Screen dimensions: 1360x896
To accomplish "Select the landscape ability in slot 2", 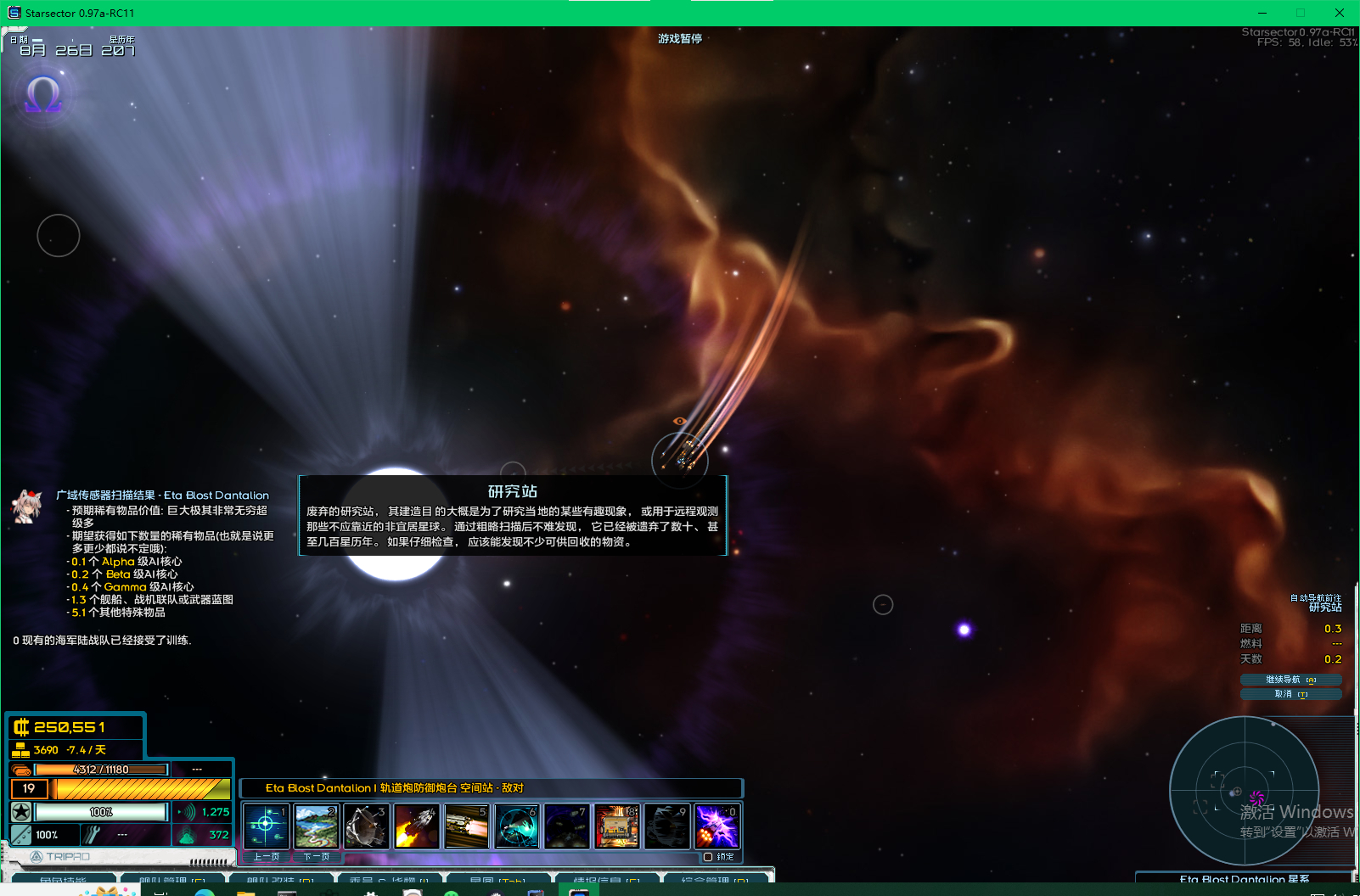I will pyautogui.click(x=316, y=826).
